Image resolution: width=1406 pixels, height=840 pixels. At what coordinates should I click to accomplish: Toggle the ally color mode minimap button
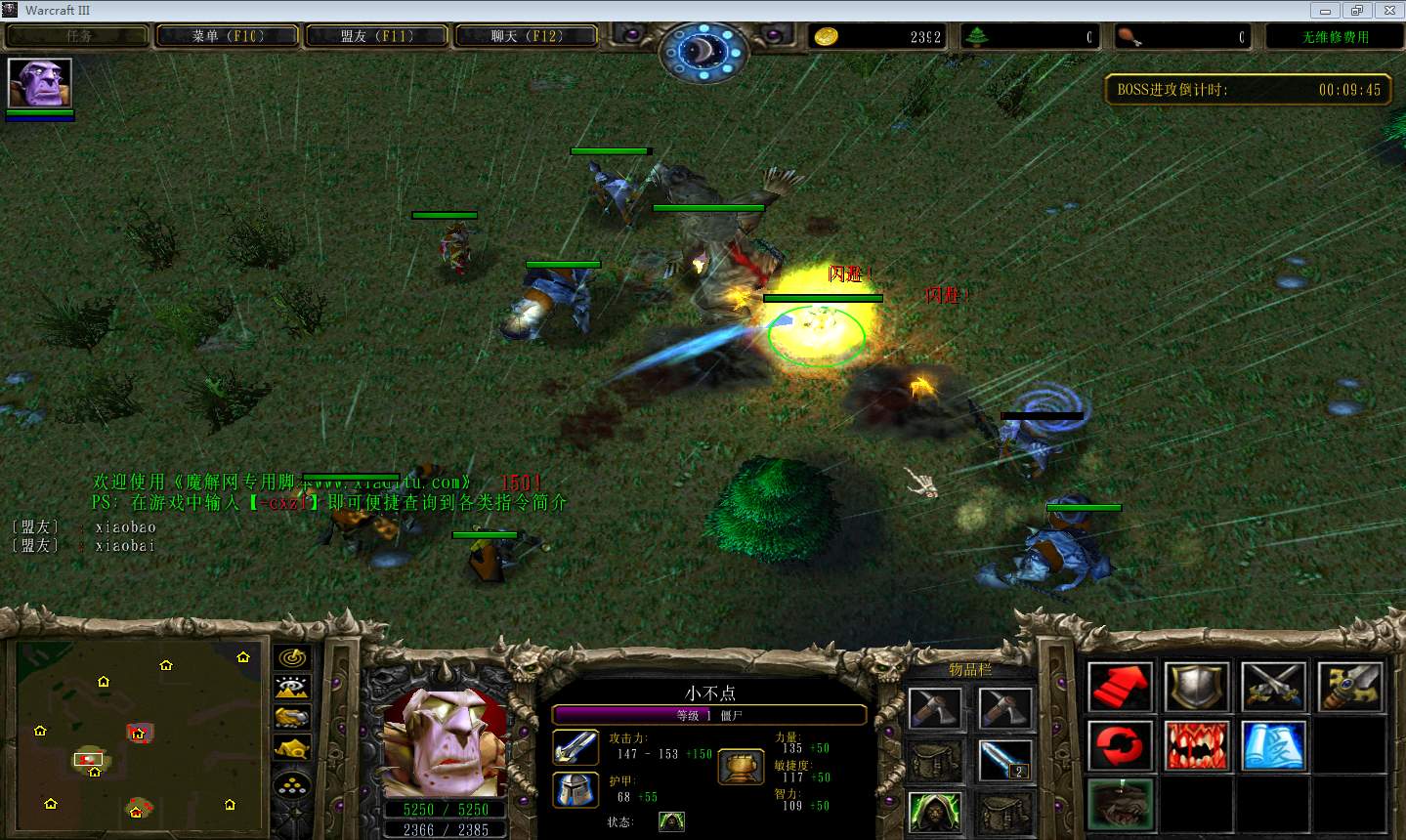point(292,718)
